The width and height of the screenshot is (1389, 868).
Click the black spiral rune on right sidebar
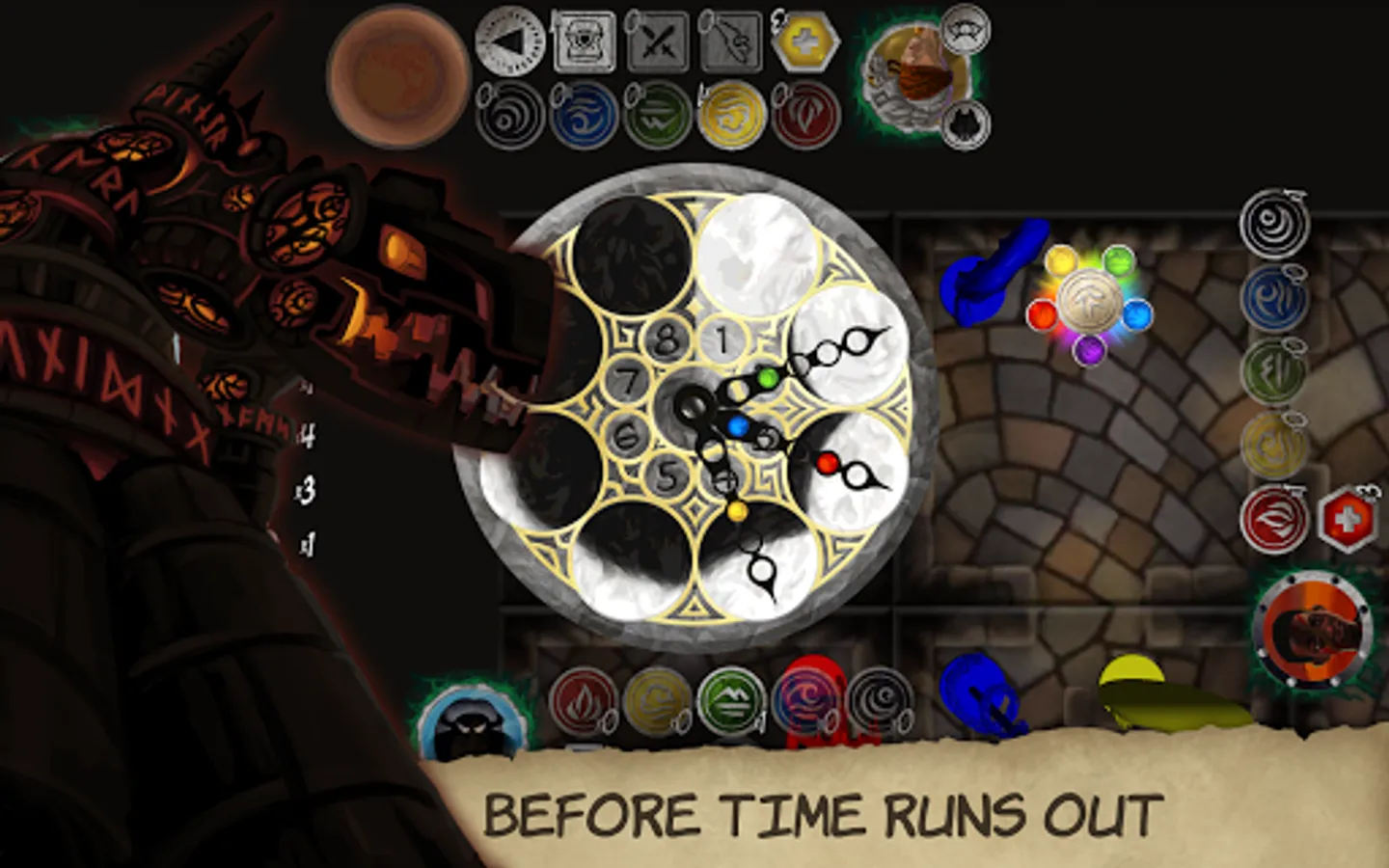(1275, 224)
